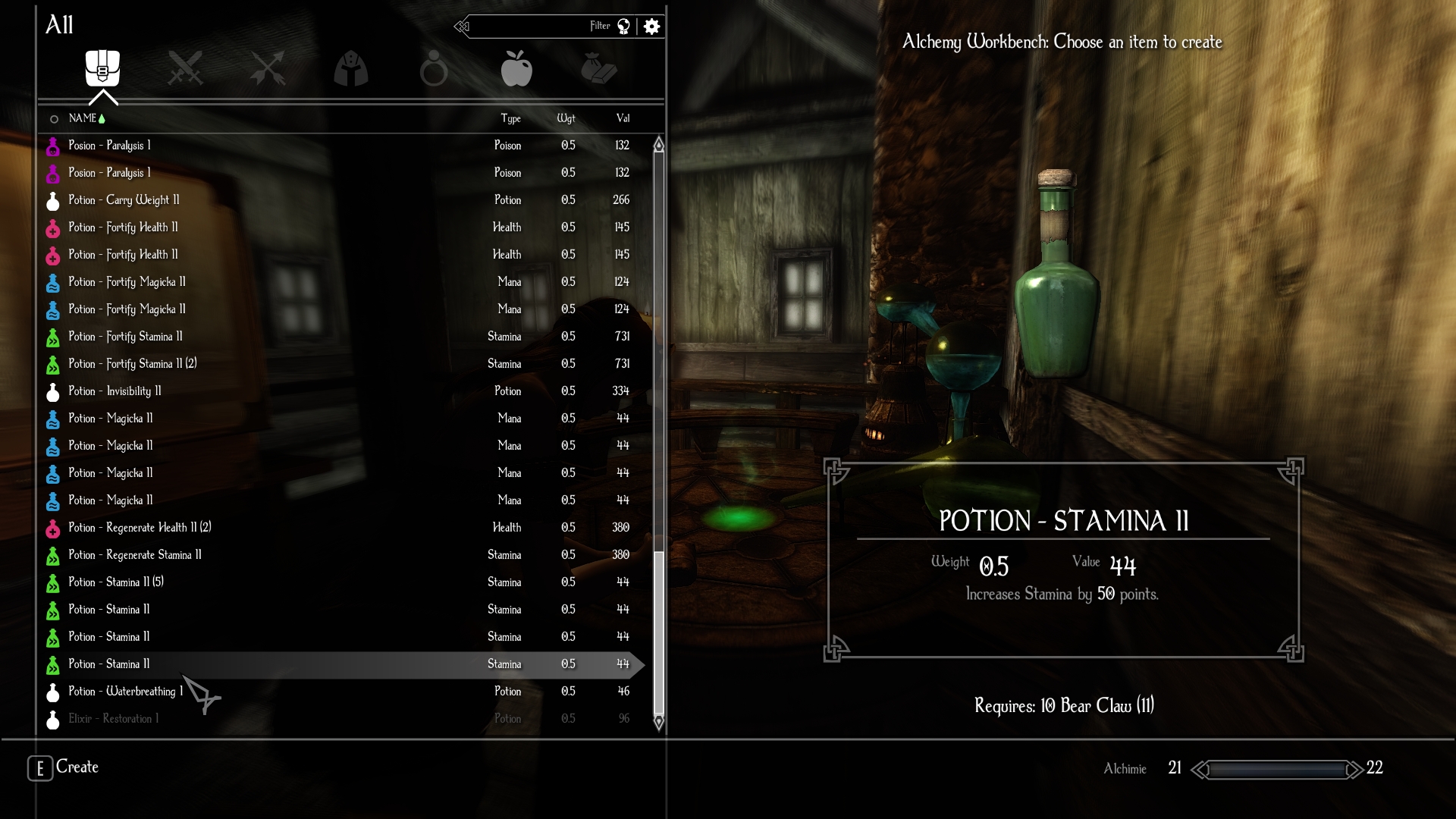
Task: Select the bow and arrow category tab
Action: pos(268,68)
